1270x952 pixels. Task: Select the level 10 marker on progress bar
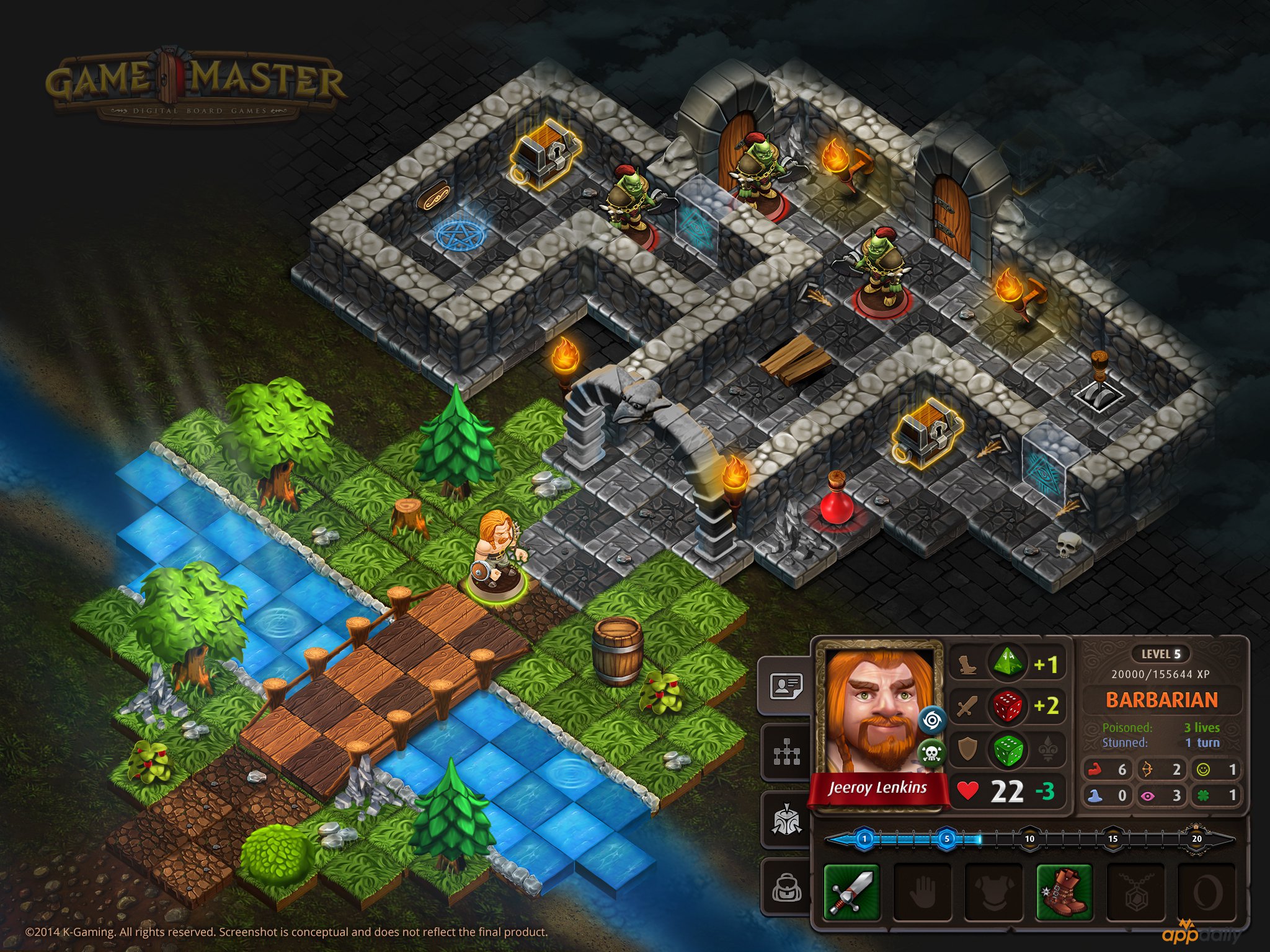tap(1029, 839)
